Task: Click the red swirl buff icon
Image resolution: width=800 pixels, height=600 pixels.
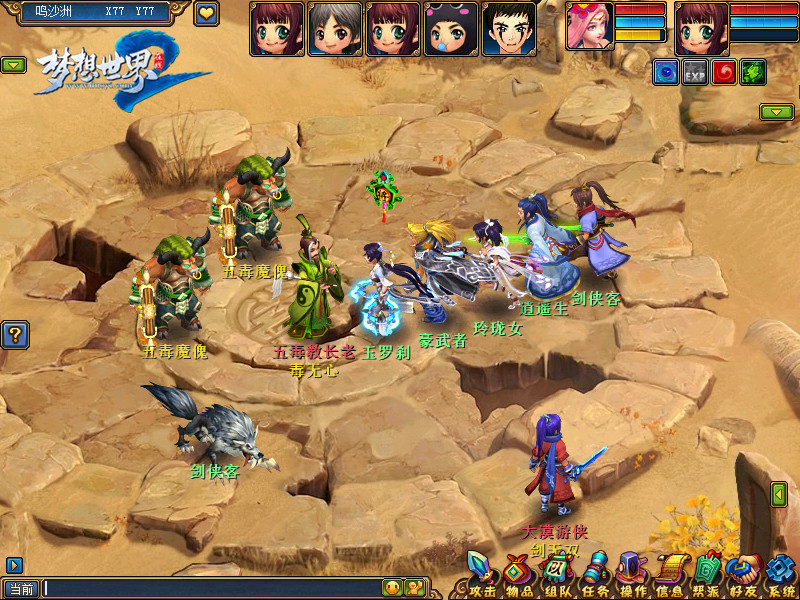Action: click(723, 71)
